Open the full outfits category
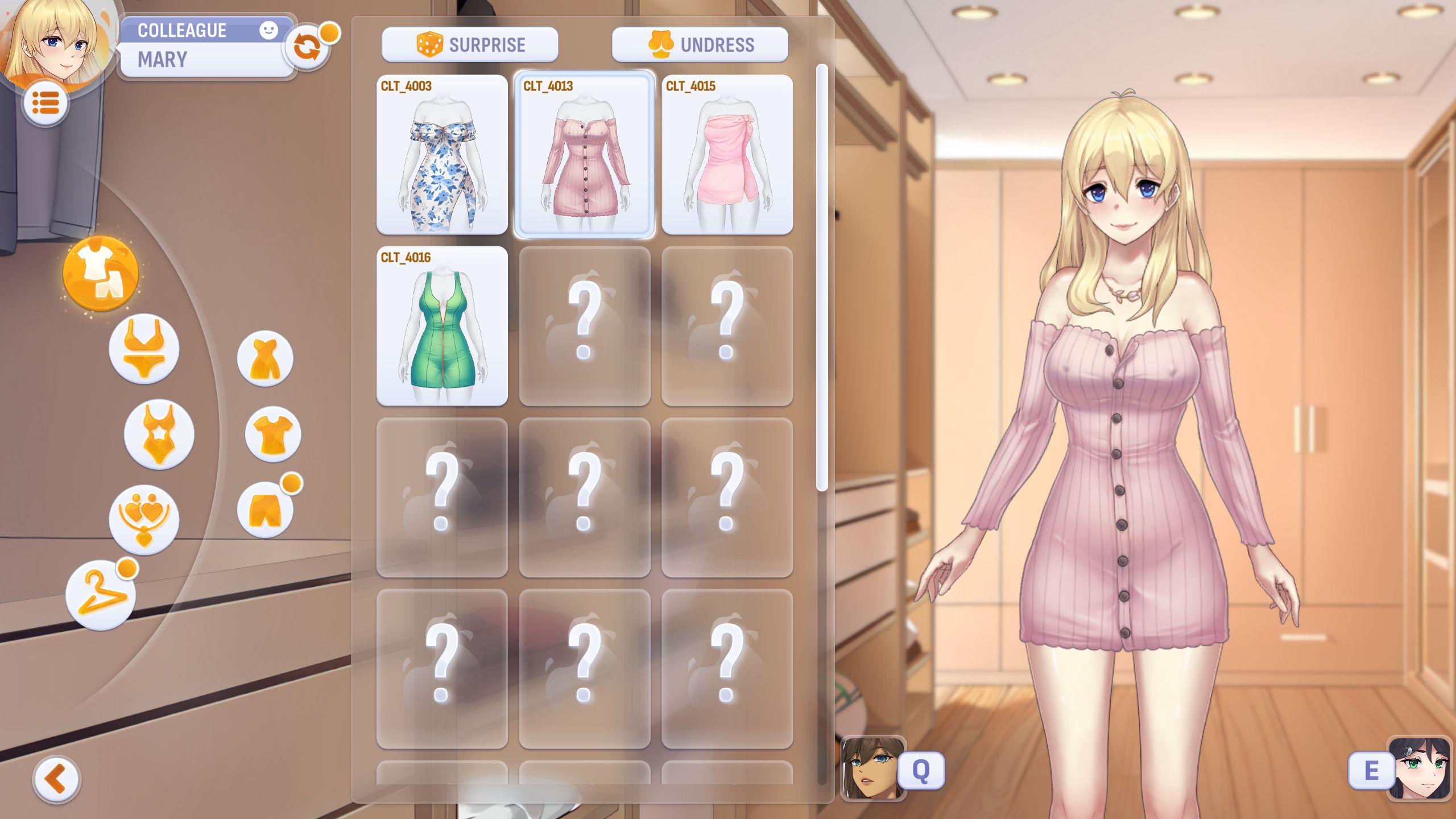This screenshot has height=819, width=1456. click(x=101, y=274)
